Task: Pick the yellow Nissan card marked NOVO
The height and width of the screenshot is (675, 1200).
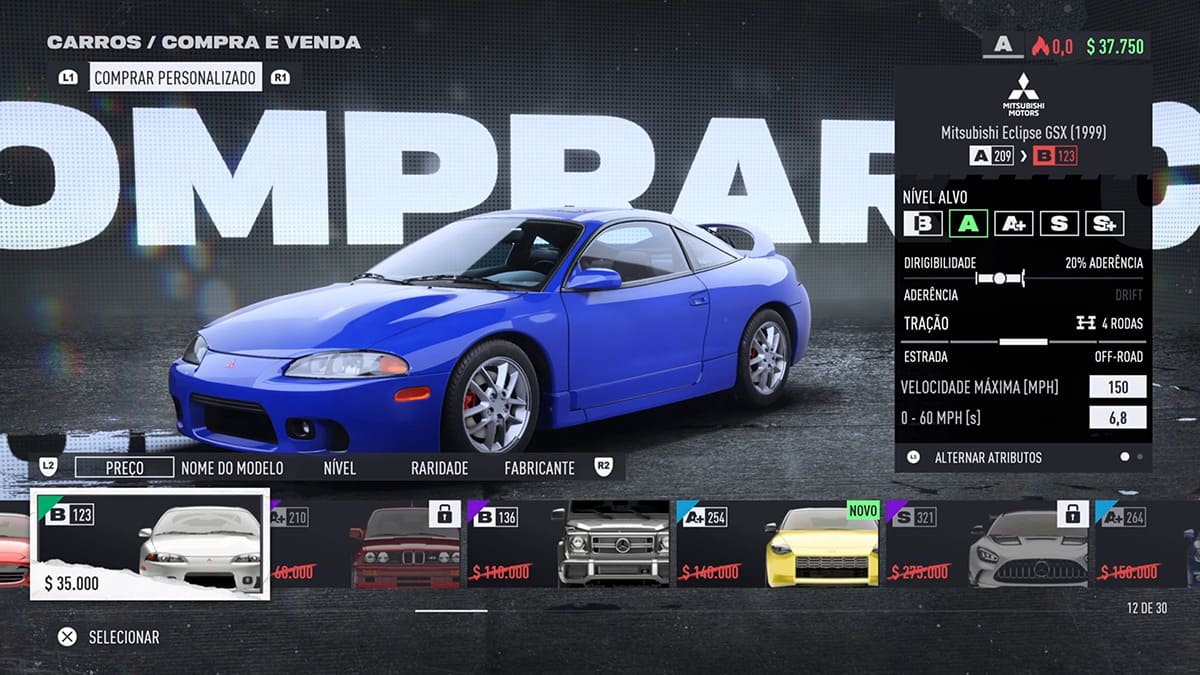Action: click(778, 544)
